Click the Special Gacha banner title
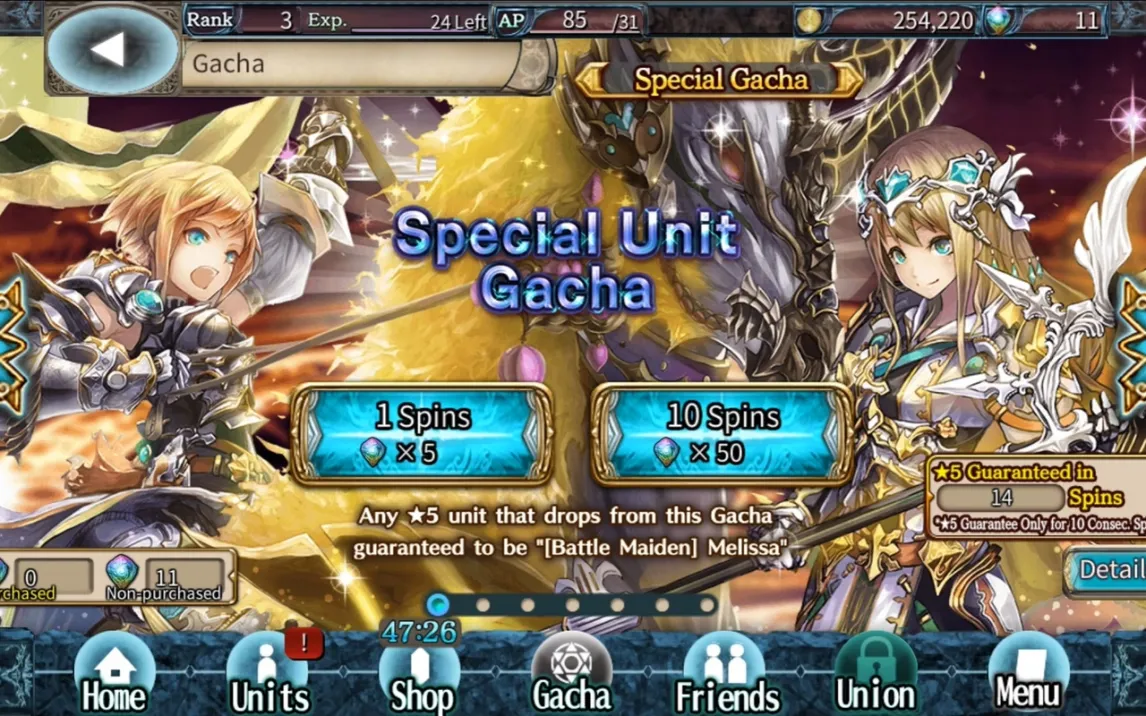This screenshot has width=1146, height=716. click(x=720, y=80)
